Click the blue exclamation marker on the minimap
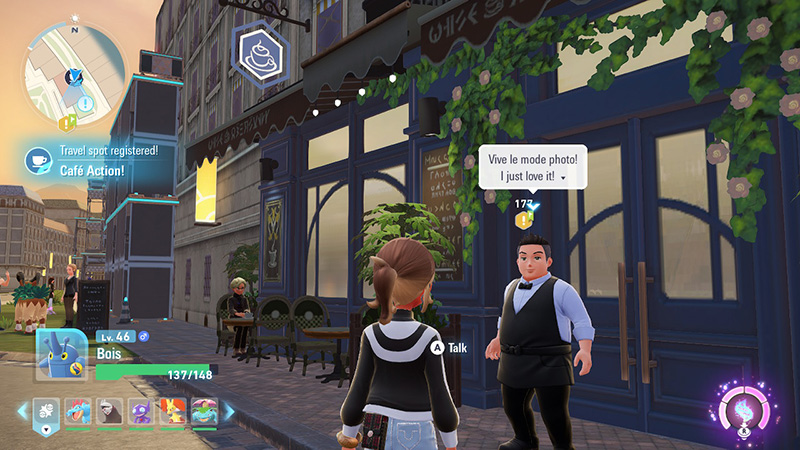800x450 pixels. coord(86,103)
